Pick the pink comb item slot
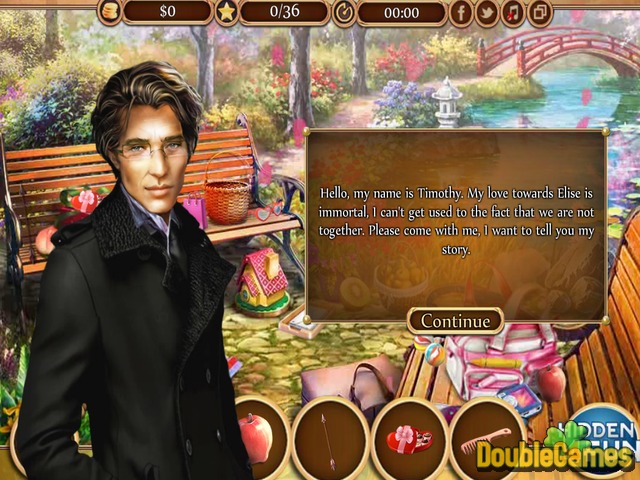 486,436
